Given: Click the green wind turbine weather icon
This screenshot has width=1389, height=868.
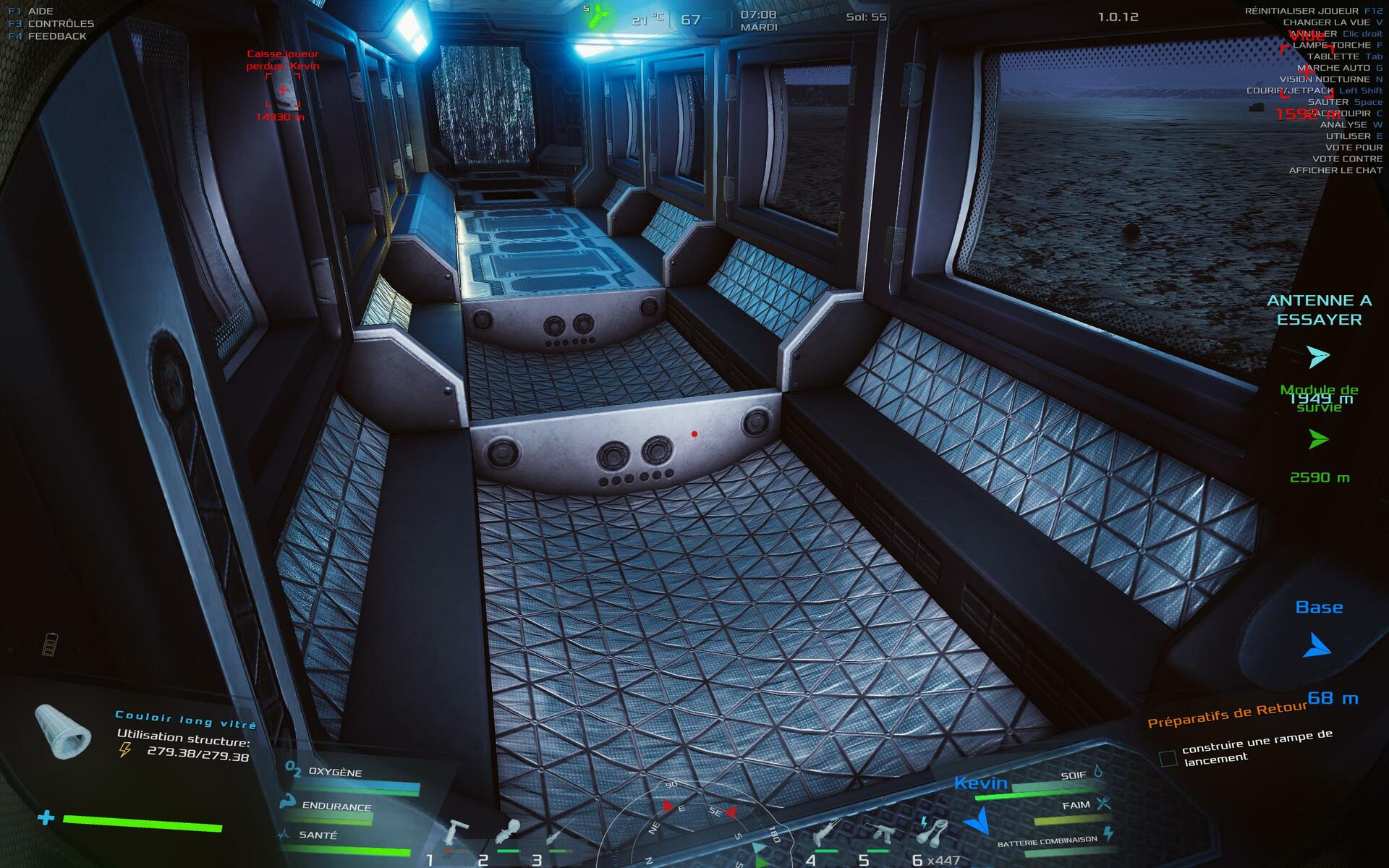Looking at the screenshot, I should [x=598, y=17].
